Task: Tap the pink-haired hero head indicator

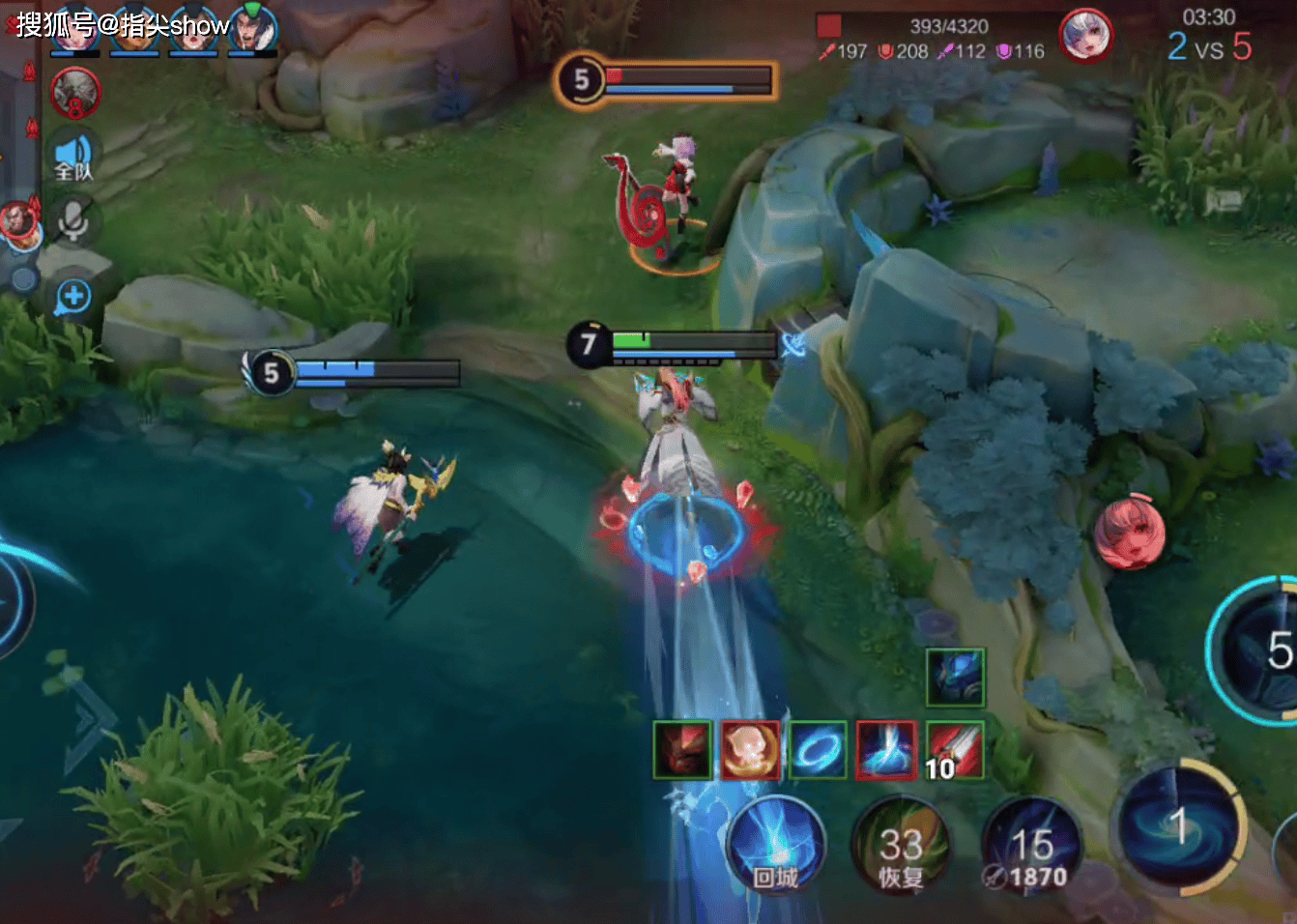Action: [x=1129, y=533]
